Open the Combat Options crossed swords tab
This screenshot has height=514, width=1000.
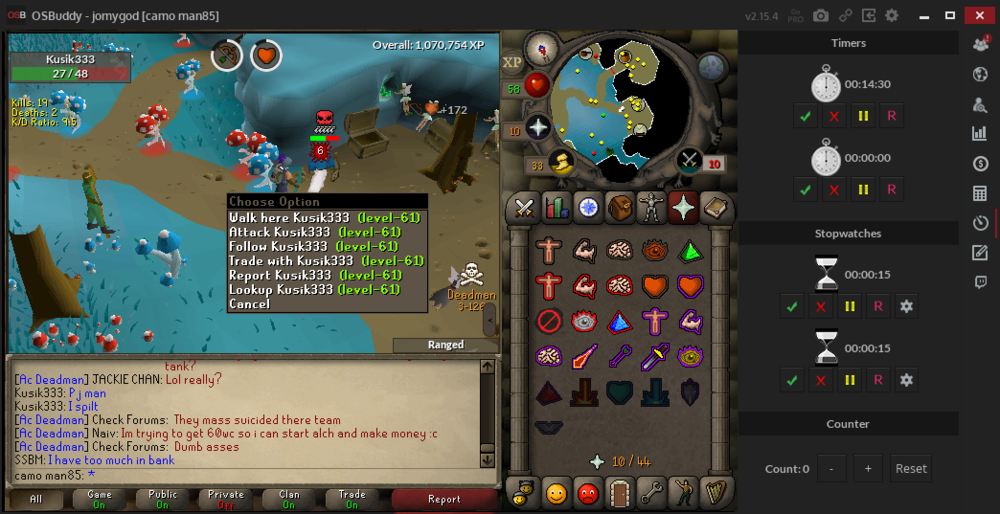523,208
